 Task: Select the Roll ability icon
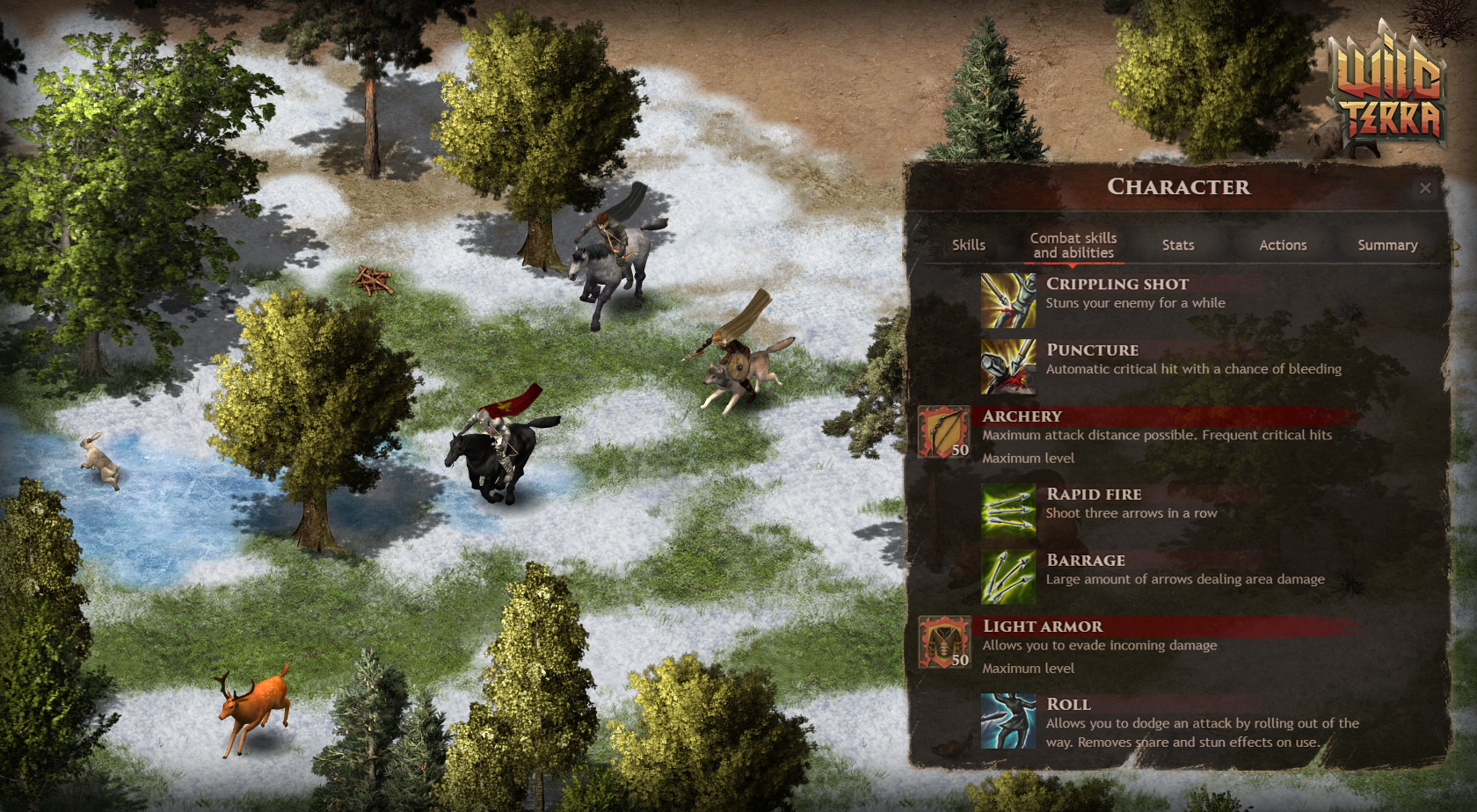1008,721
